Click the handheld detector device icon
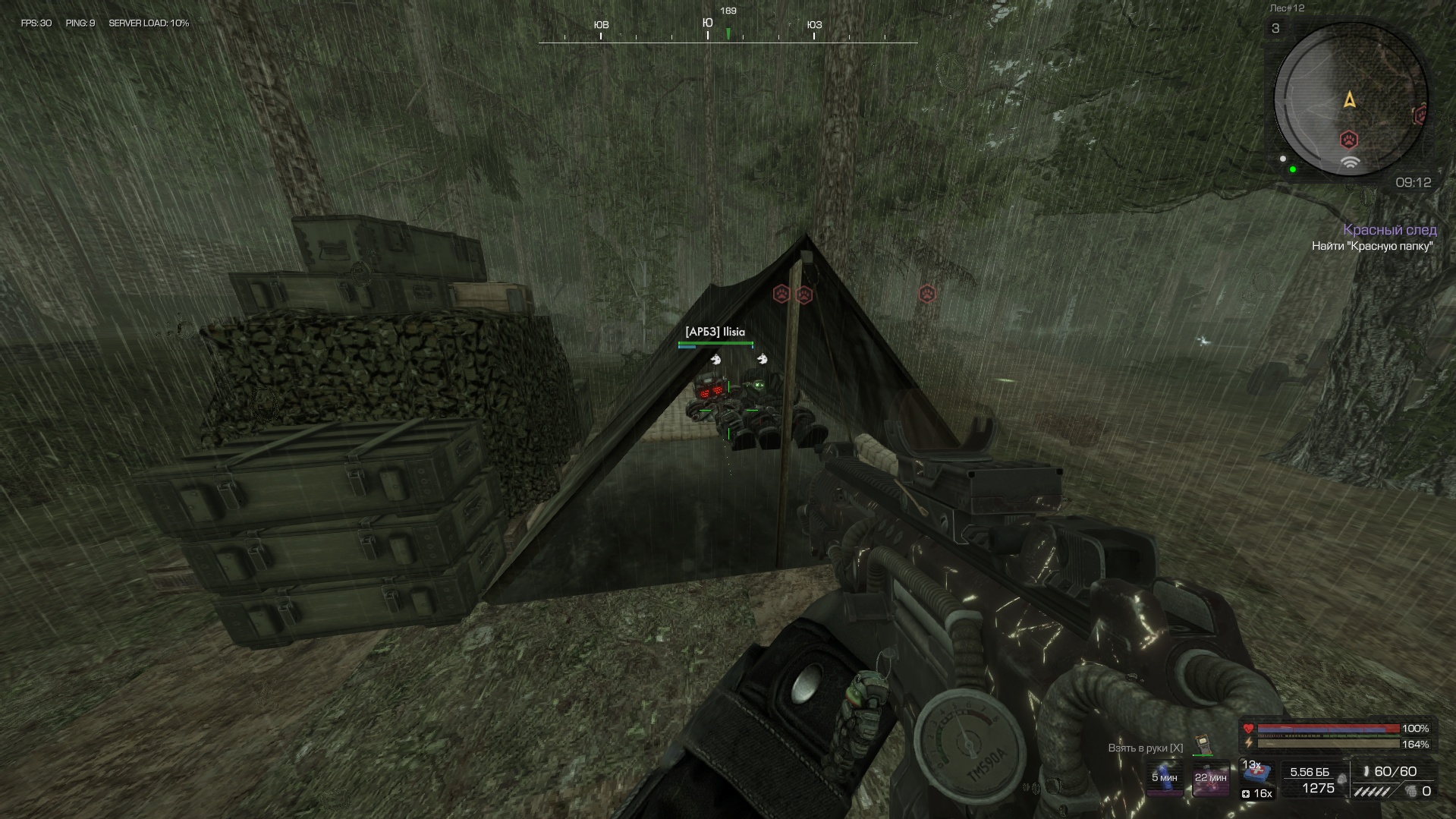This screenshot has width=1456, height=819. (1203, 745)
